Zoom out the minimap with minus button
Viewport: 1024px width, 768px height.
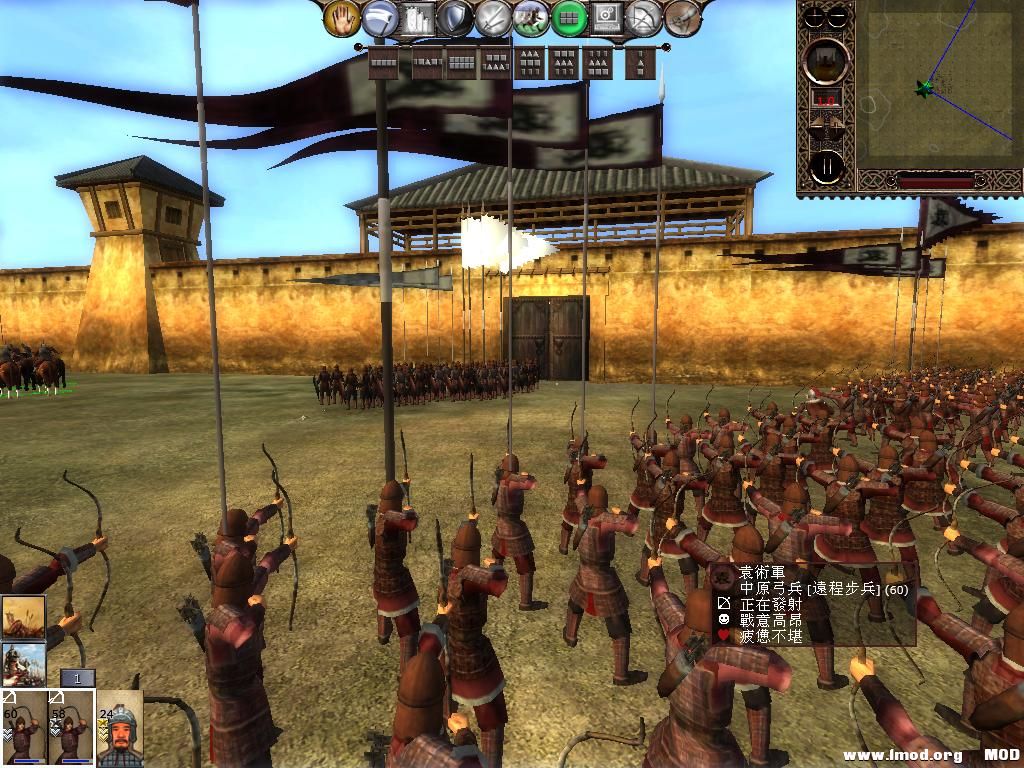tap(838, 16)
